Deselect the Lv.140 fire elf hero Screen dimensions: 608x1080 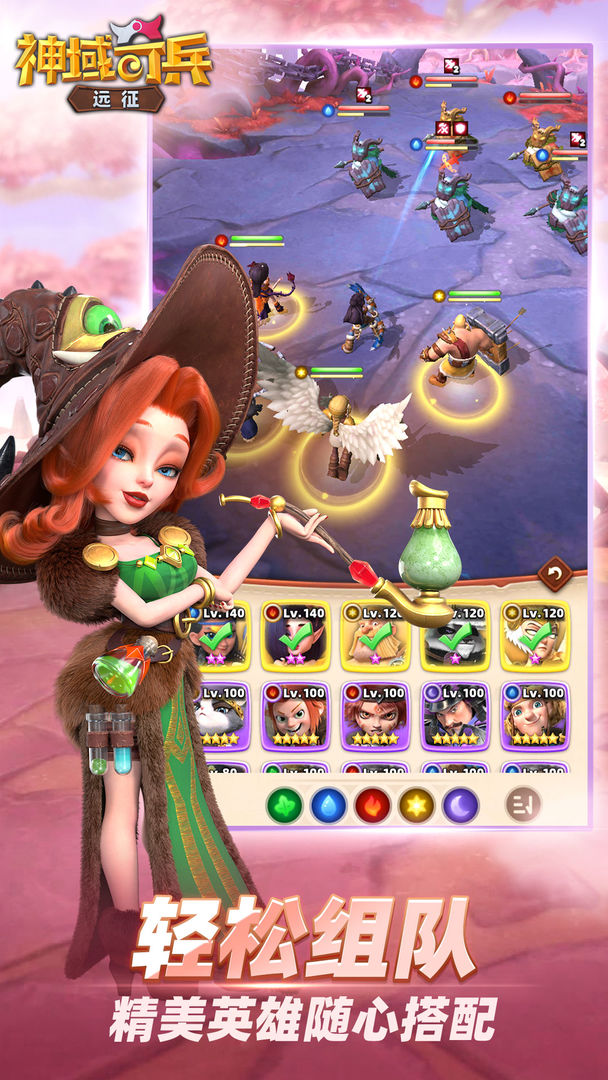coord(295,636)
